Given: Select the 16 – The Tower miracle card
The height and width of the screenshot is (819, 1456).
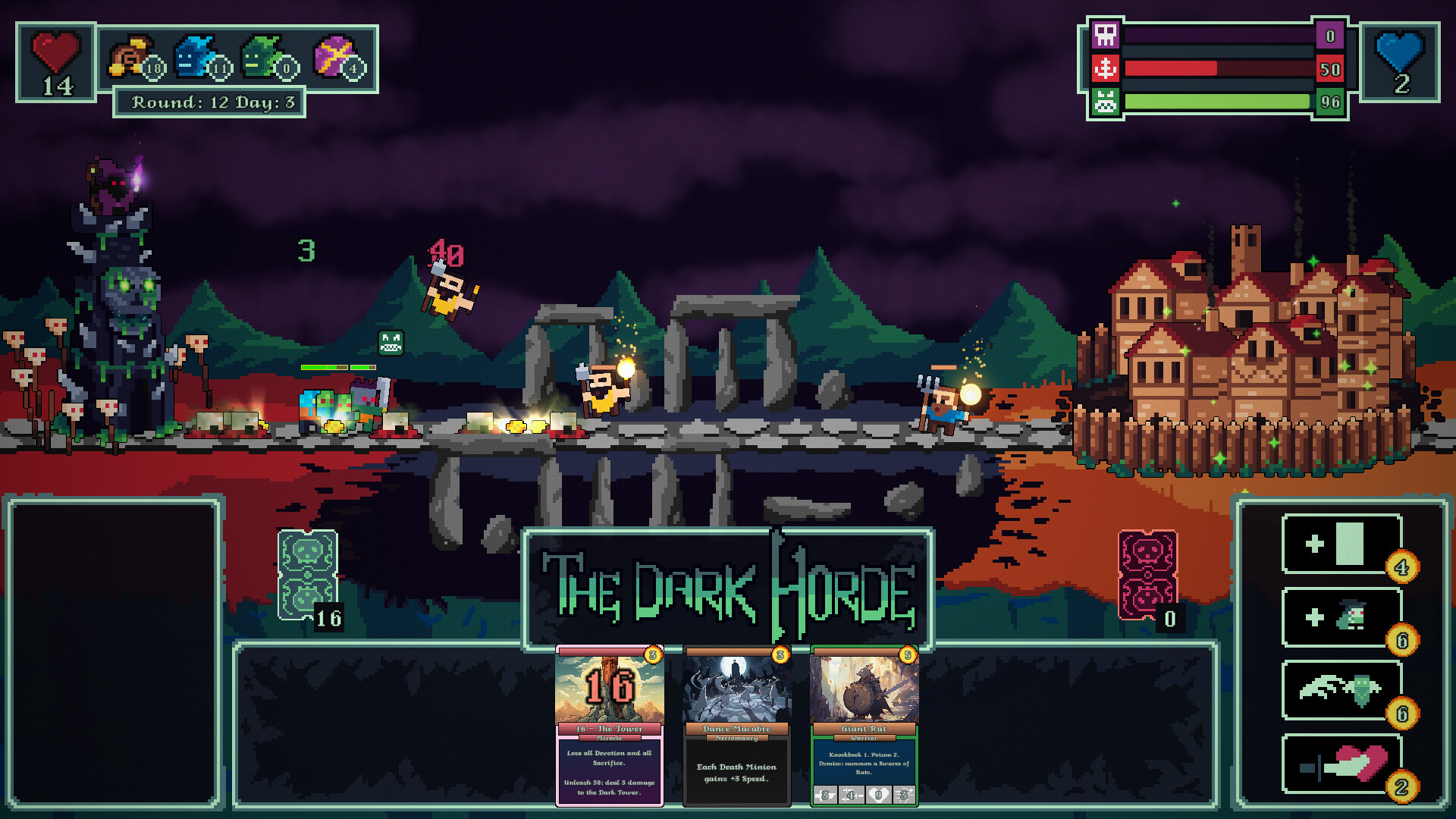Looking at the screenshot, I should point(609,724).
